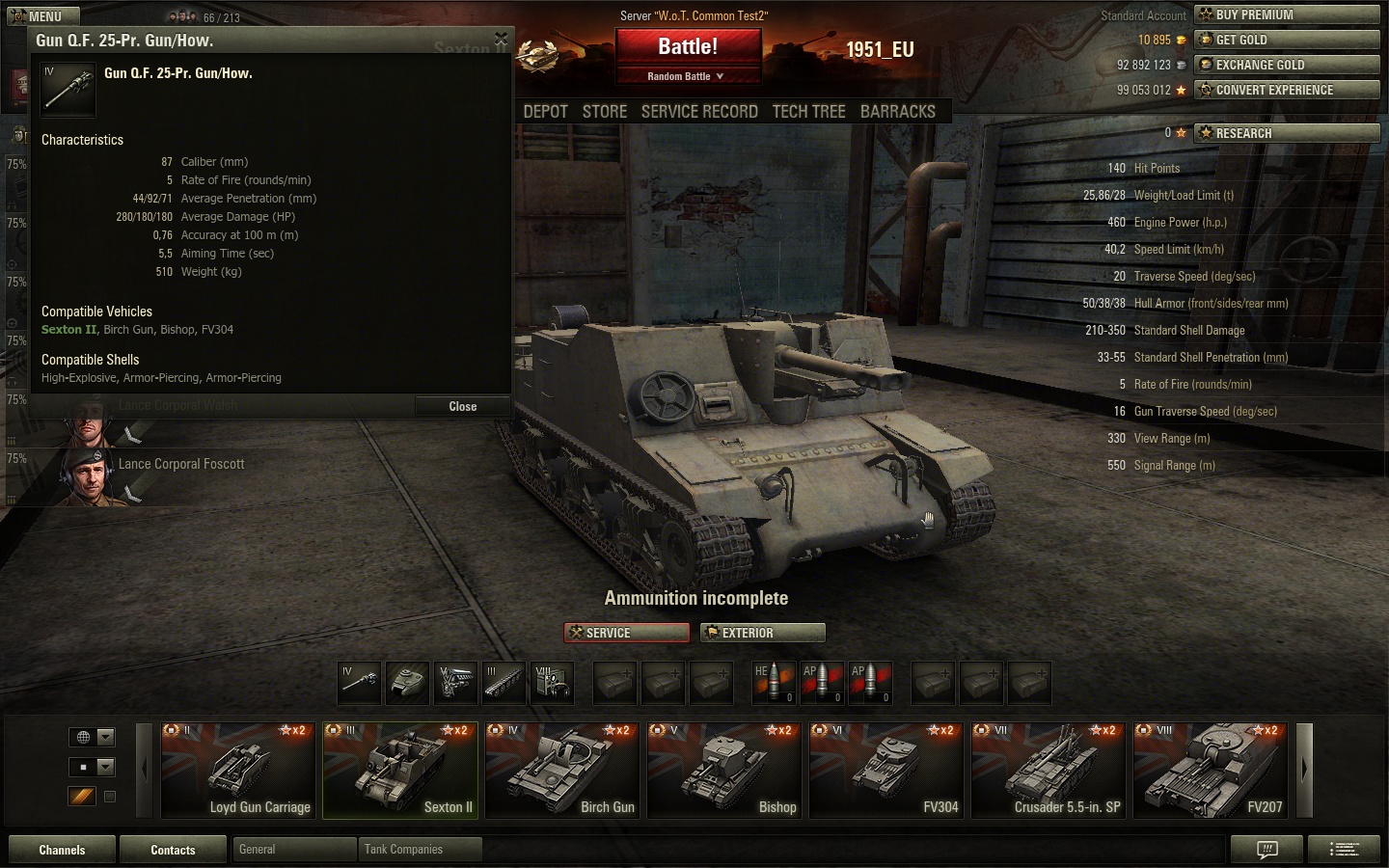Open the Research screen
The width and height of the screenshot is (1389, 868).
pos(1287,133)
